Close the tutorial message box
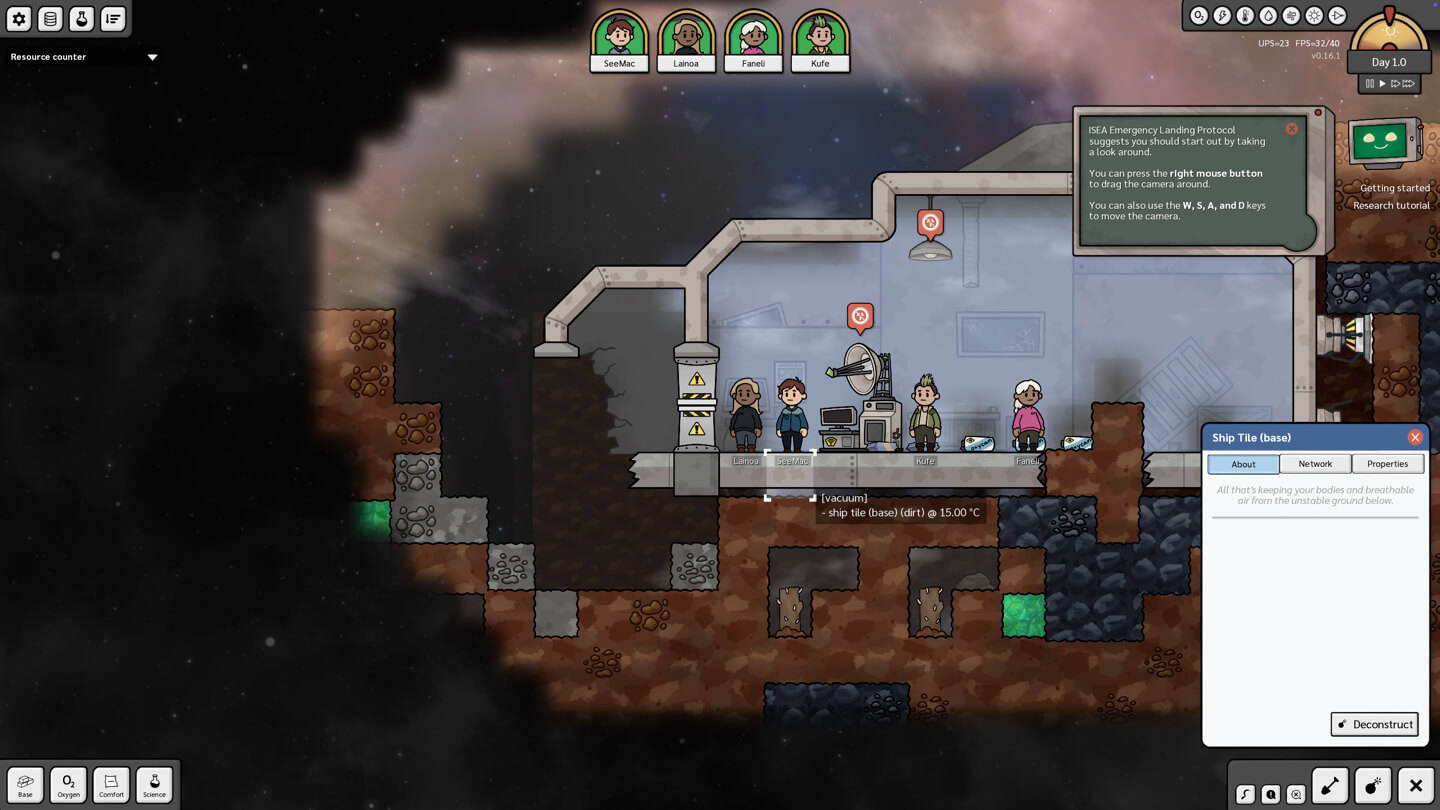Viewport: 1440px width, 810px height. coord(1292,129)
